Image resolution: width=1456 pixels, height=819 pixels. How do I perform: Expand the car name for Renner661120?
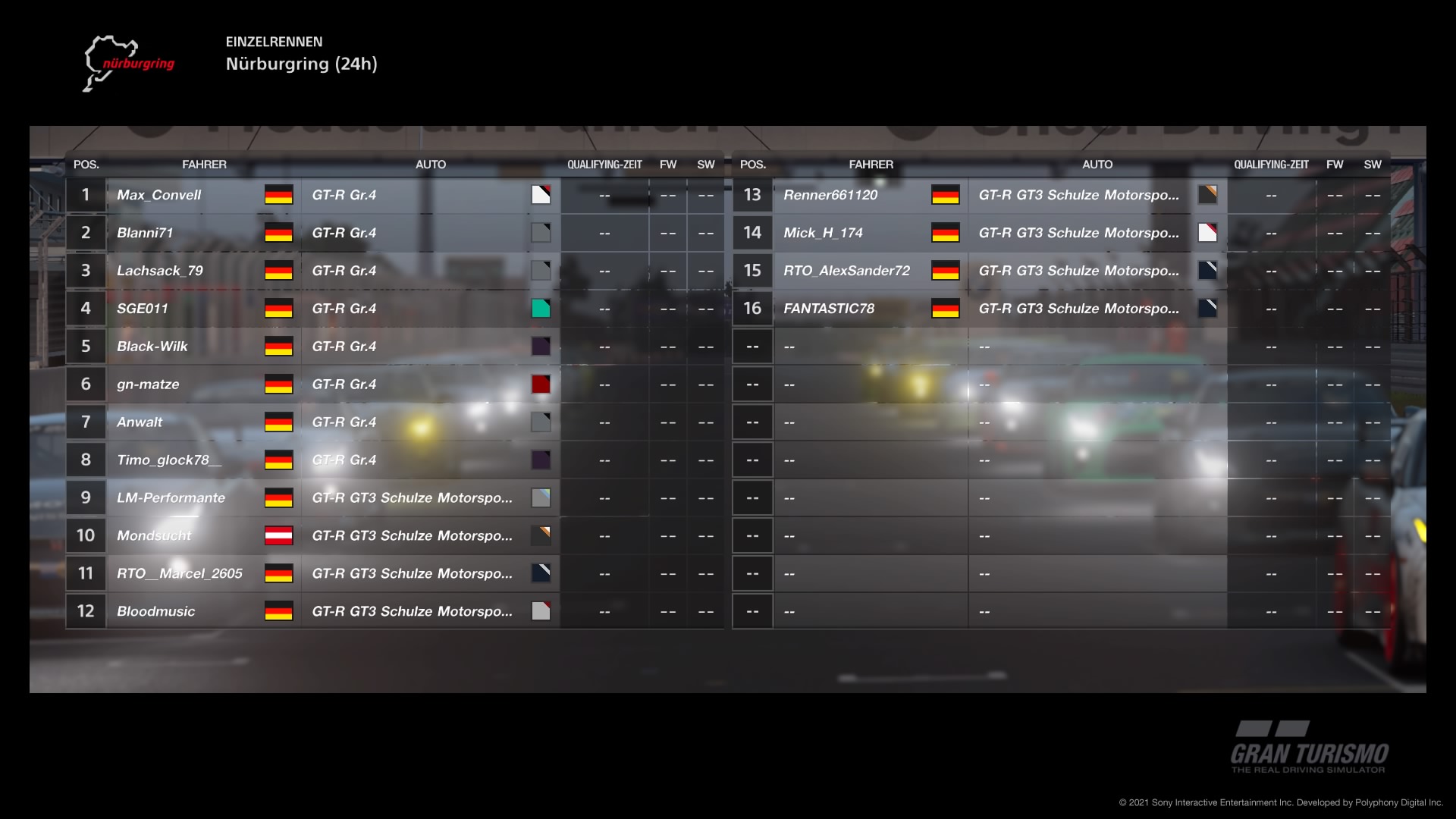(x=1080, y=195)
